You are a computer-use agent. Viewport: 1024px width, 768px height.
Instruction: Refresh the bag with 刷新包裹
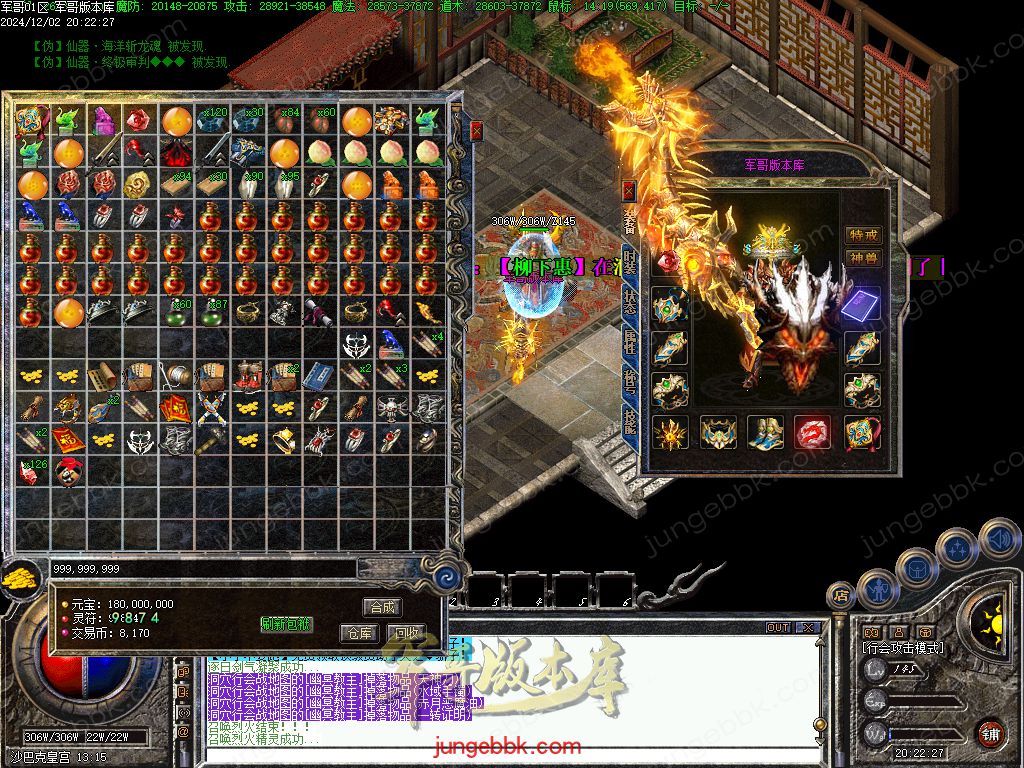[286, 624]
